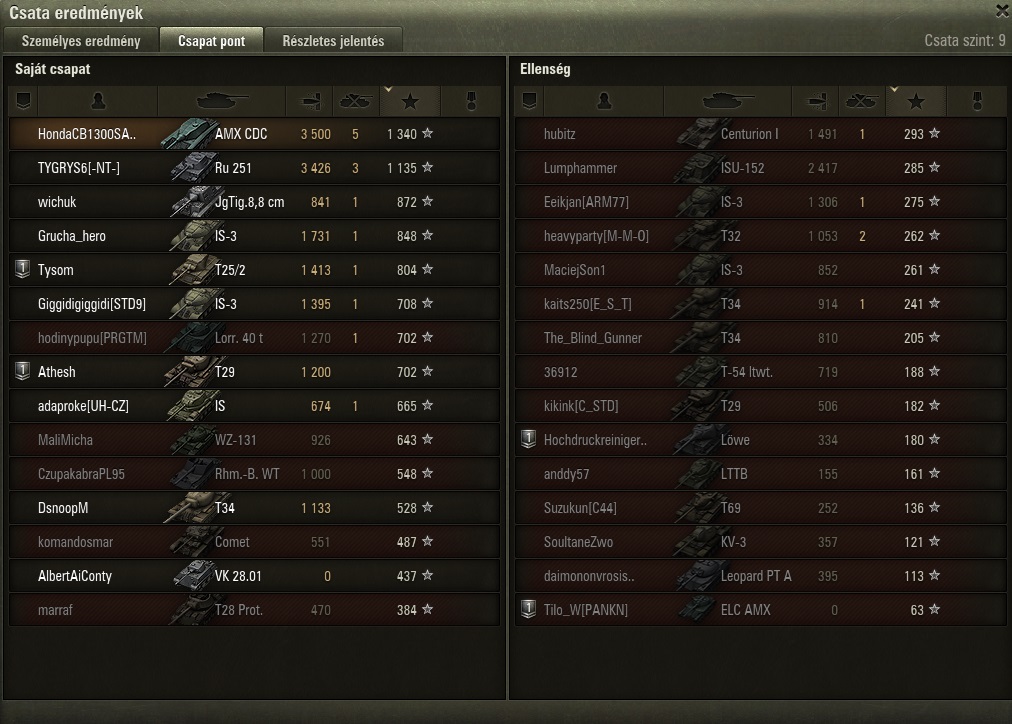This screenshot has width=1012, height=724.
Task: Select The_Blind_Gunner enemy row
Action: (760, 338)
